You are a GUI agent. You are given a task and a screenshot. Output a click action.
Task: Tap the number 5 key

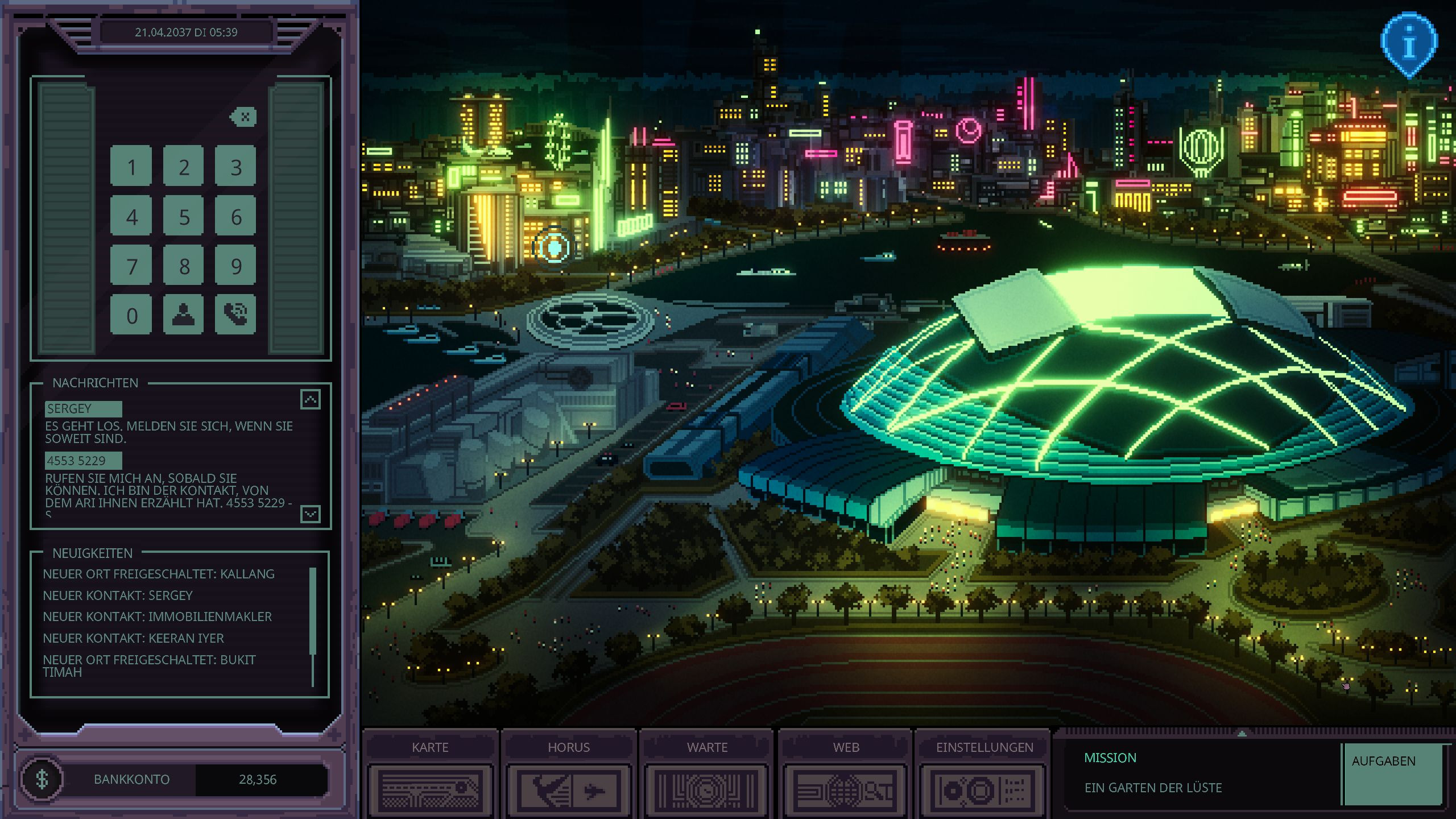coord(183,216)
